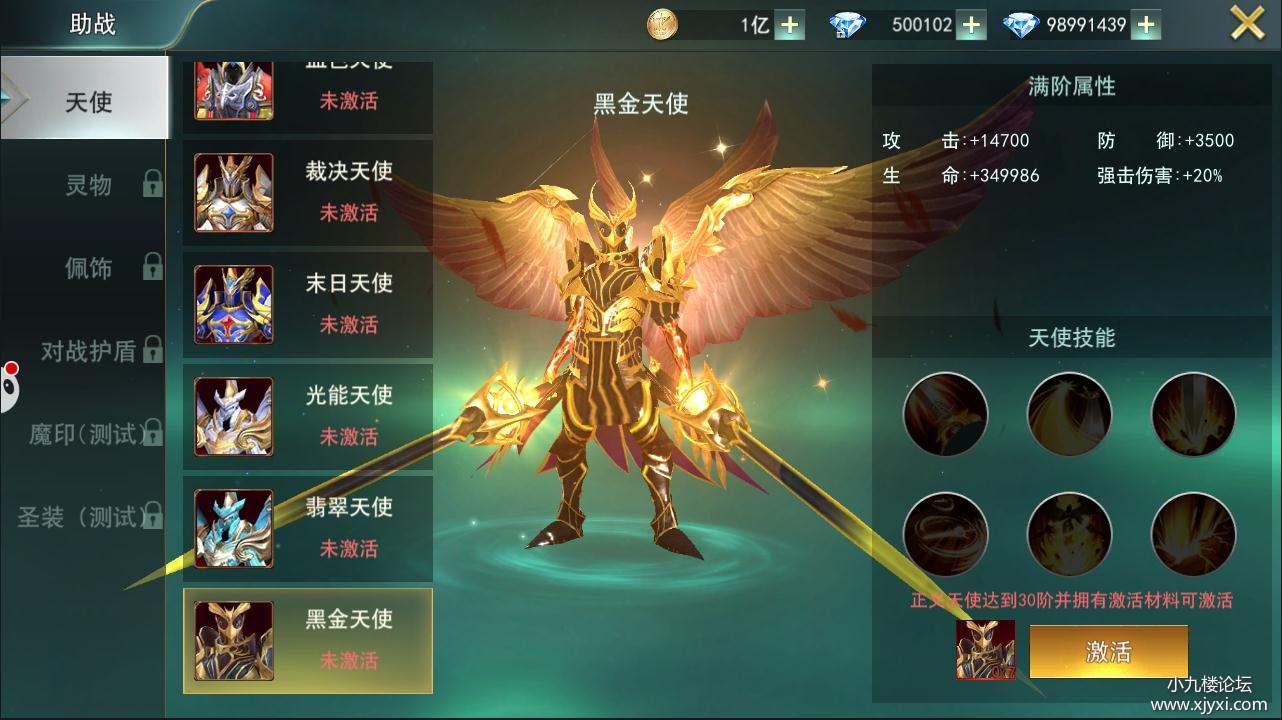Click the lightning strike skill icon bottom right
The image size is (1282, 720).
1192,535
